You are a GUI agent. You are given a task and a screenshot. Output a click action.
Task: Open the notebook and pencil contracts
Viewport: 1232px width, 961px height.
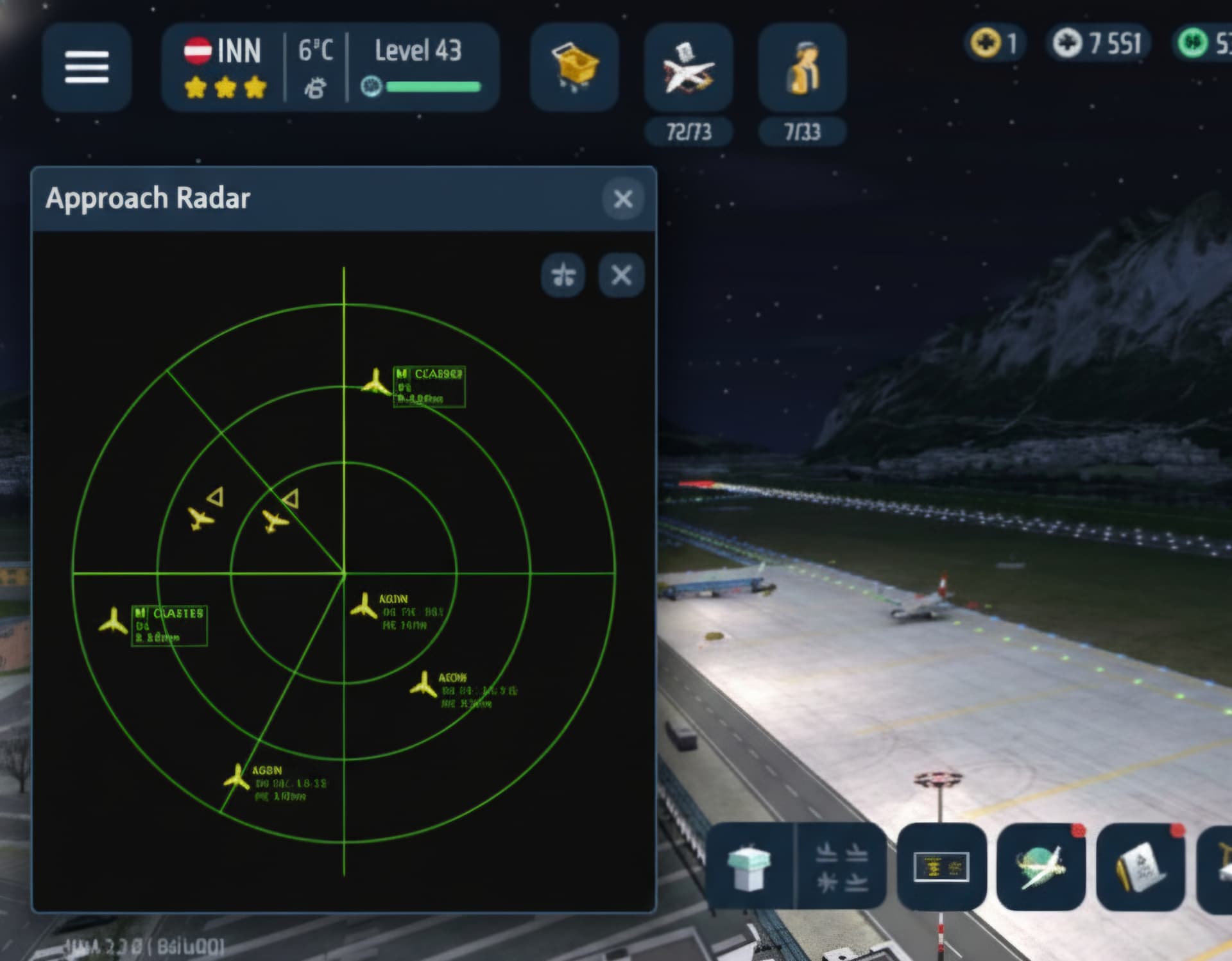click(1140, 867)
